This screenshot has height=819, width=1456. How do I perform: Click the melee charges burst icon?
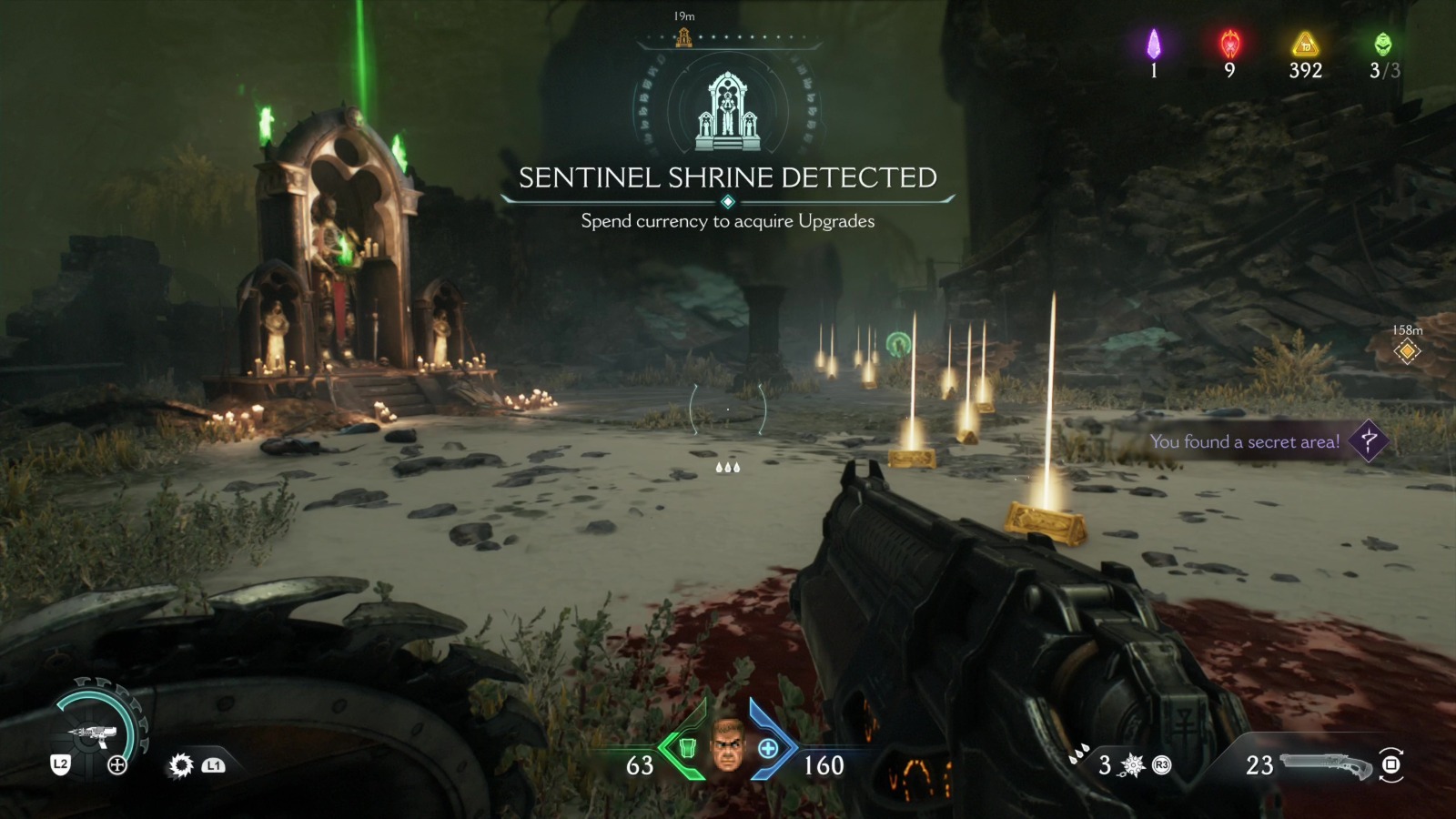pos(1133,765)
